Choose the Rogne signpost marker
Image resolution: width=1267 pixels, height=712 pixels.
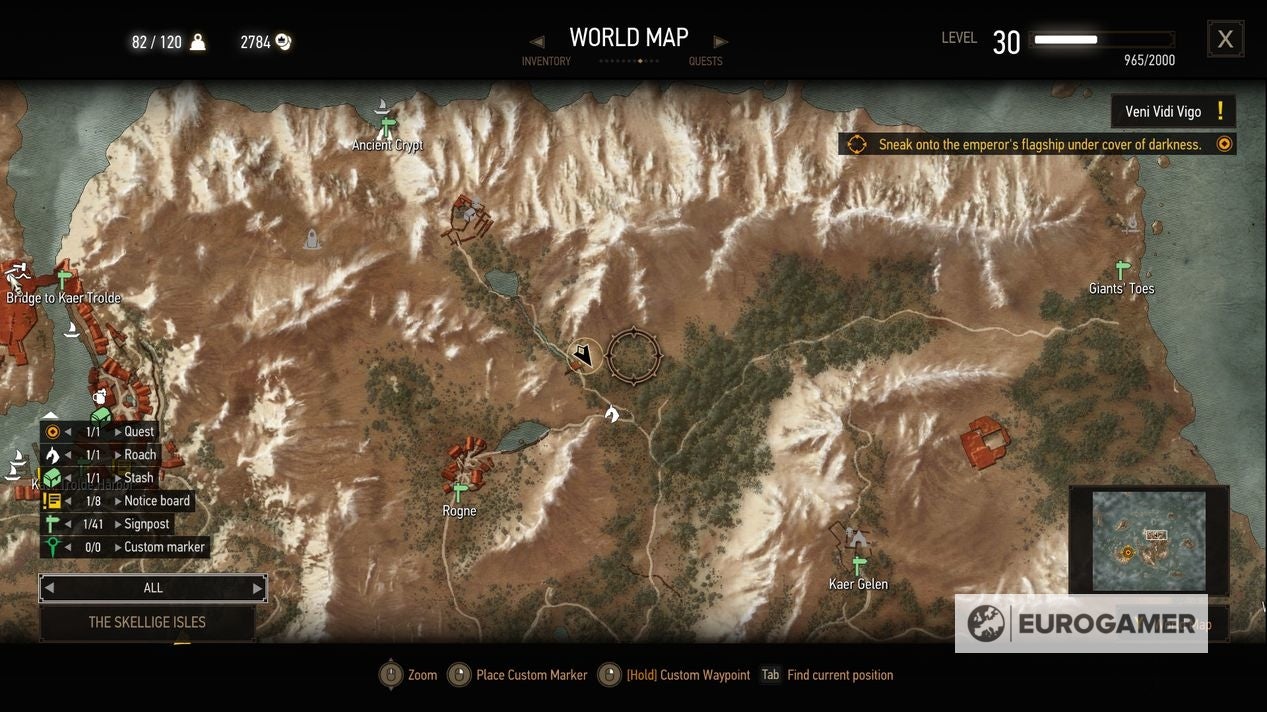point(460,492)
